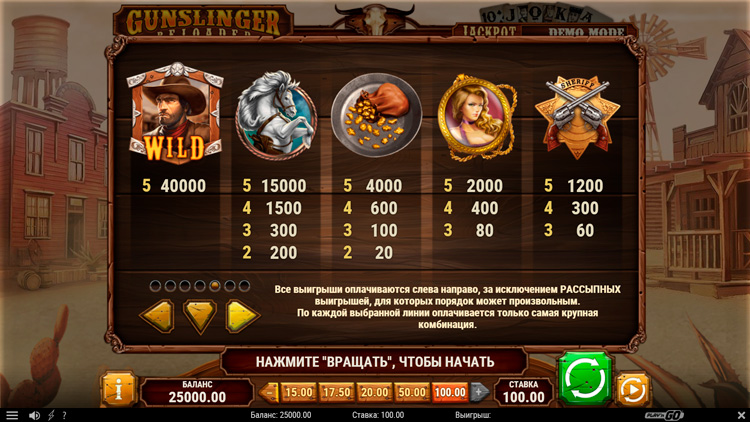
Task: Spin the reels with the green button
Action: point(584,378)
